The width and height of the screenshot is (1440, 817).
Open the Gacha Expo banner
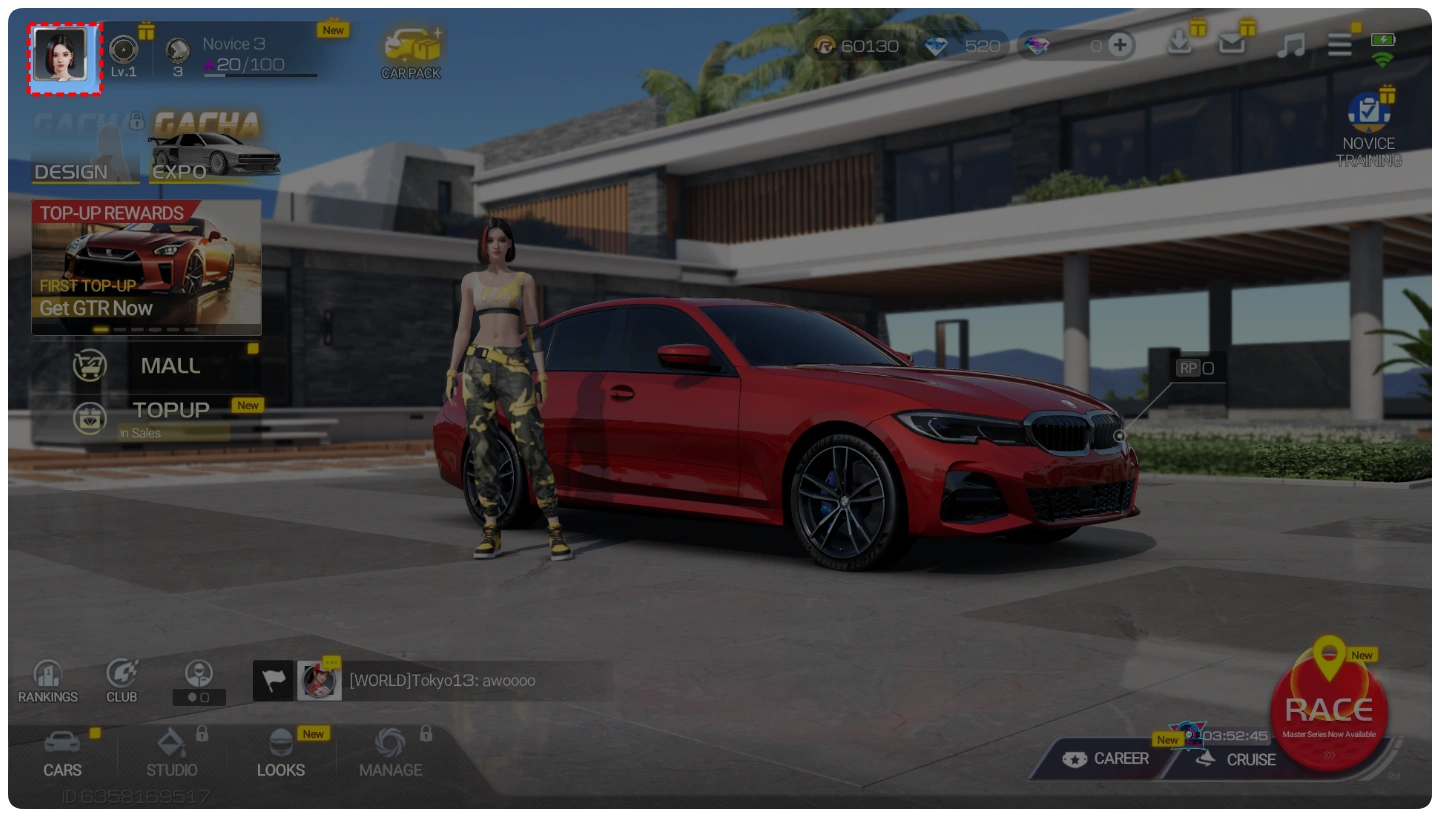(212, 155)
